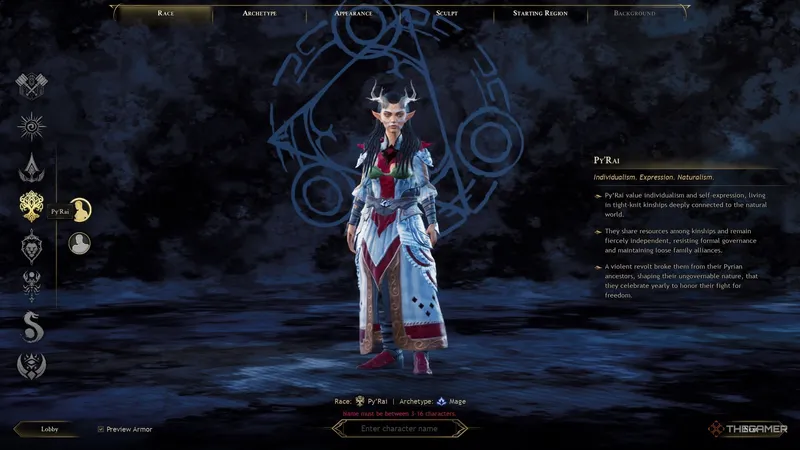Toggle the Preview Armor checkbox
This screenshot has height=450, width=800.
click(101, 429)
